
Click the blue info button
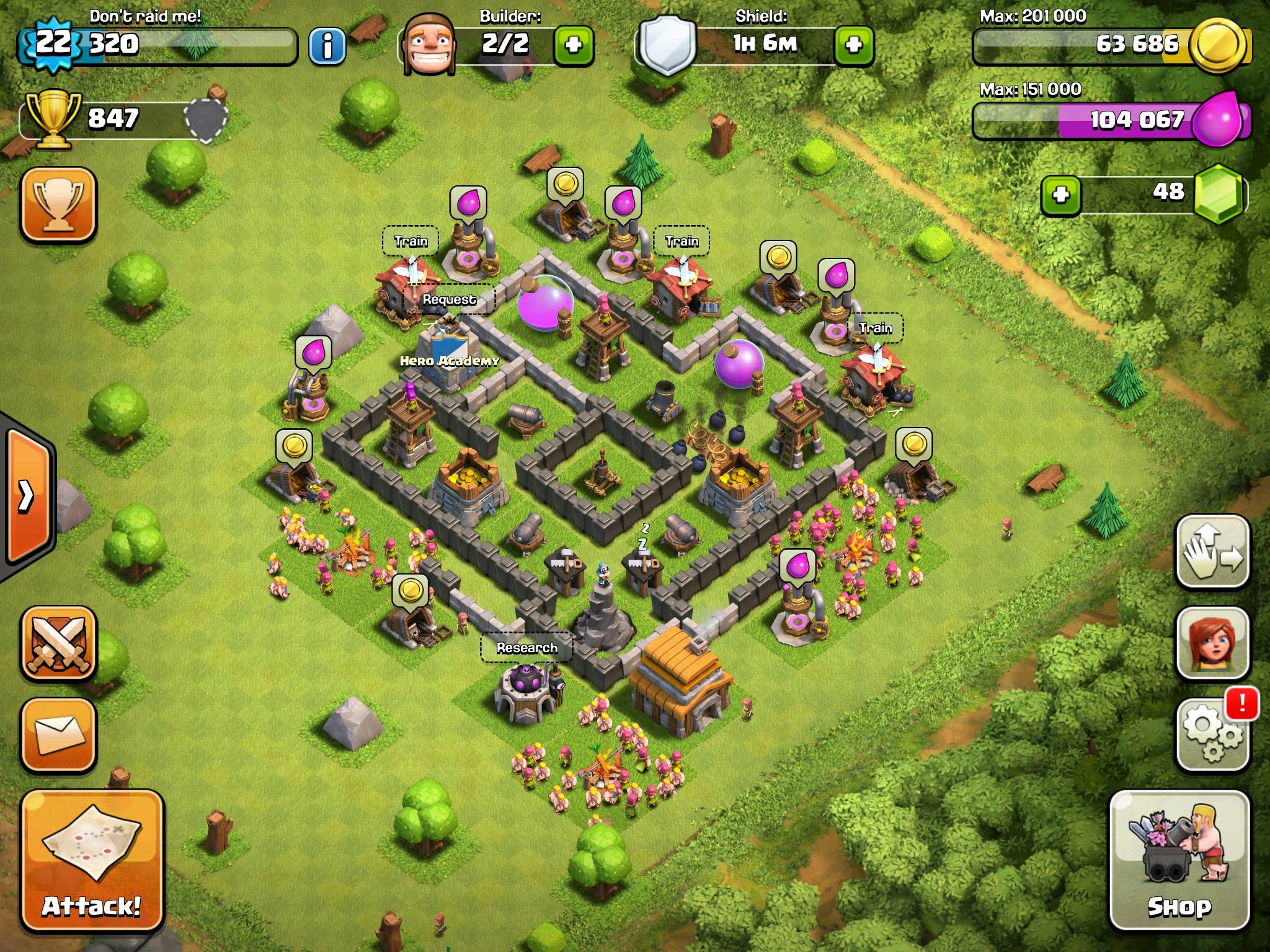[327, 45]
